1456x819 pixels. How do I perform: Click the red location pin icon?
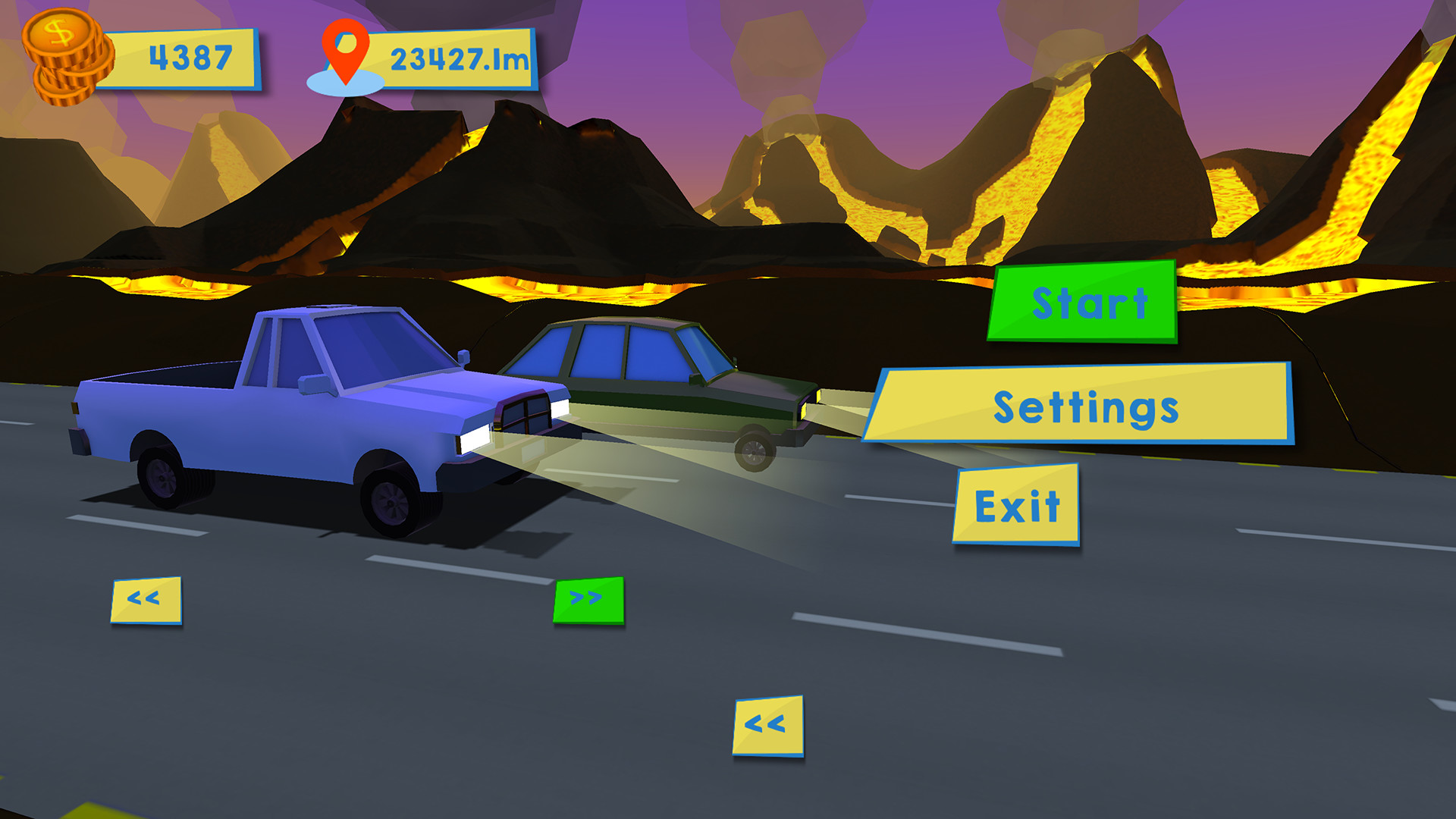point(345,53)
